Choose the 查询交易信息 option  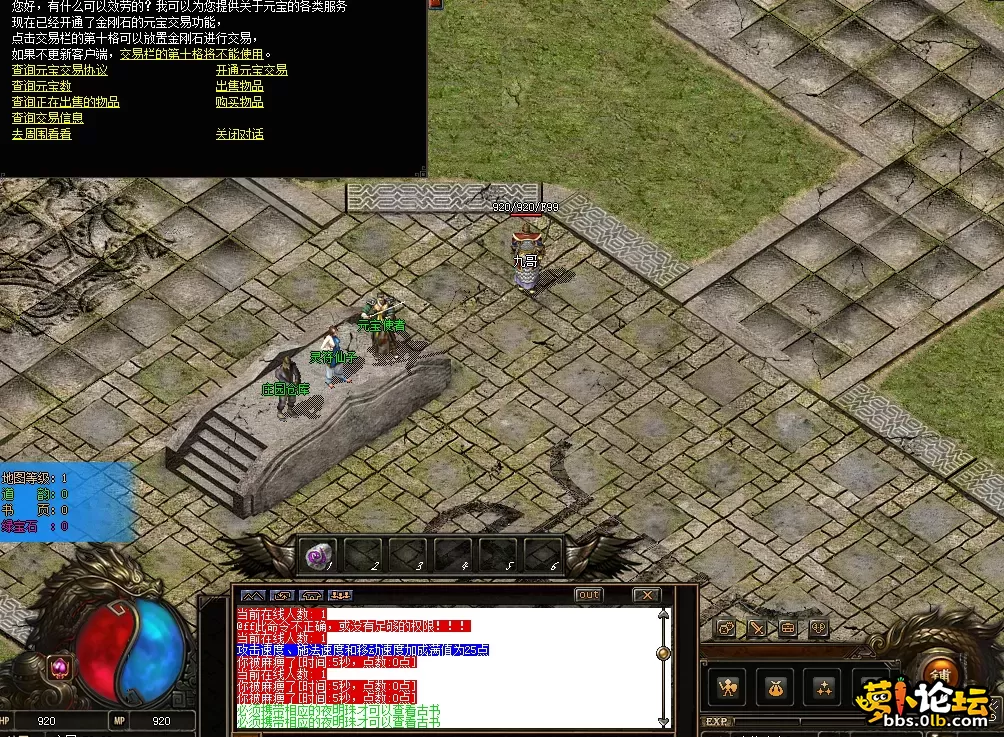tap(47, 118)
